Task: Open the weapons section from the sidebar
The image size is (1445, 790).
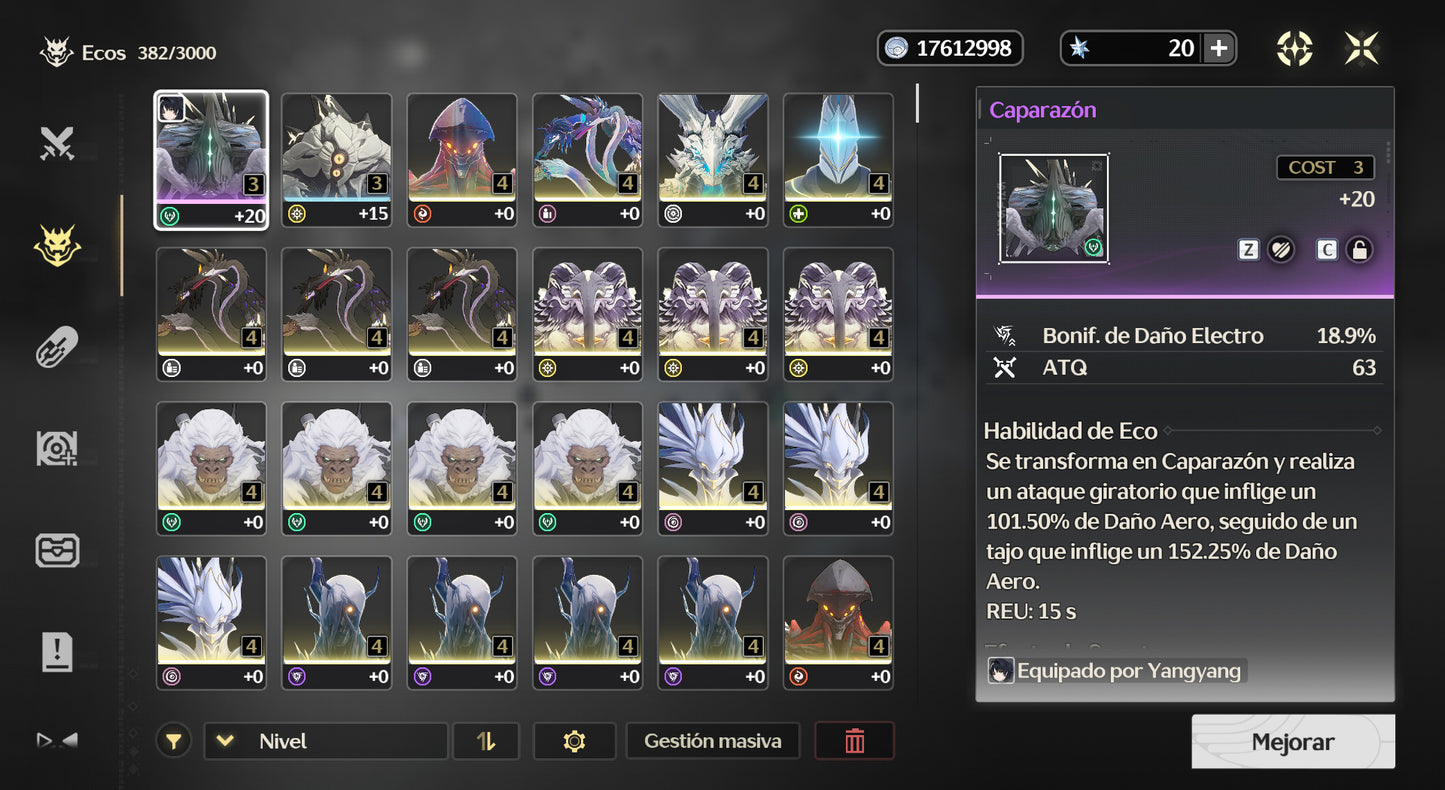Action: (57, 347)
